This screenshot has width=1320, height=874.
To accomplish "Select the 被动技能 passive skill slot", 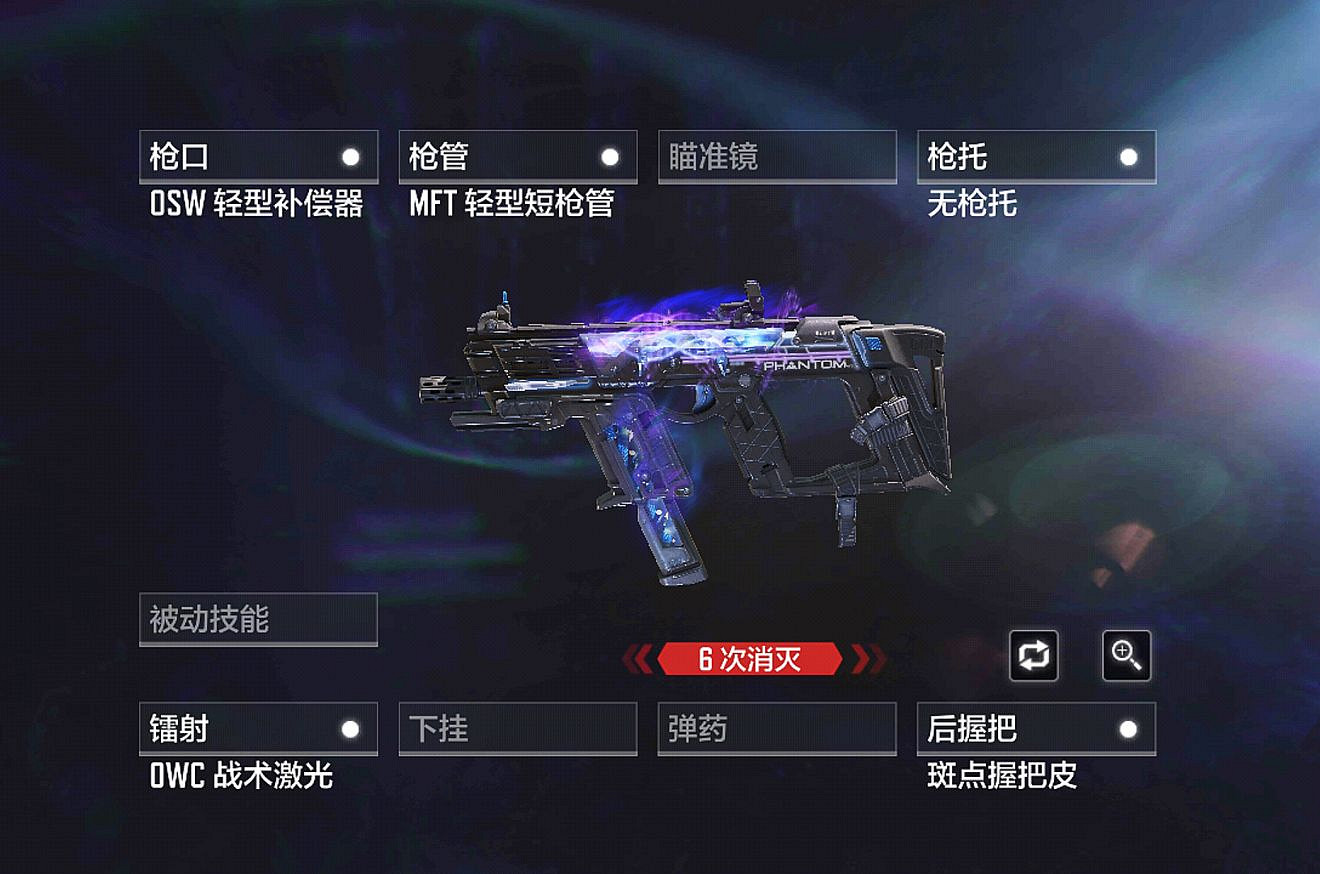I will tap(259, 619).
